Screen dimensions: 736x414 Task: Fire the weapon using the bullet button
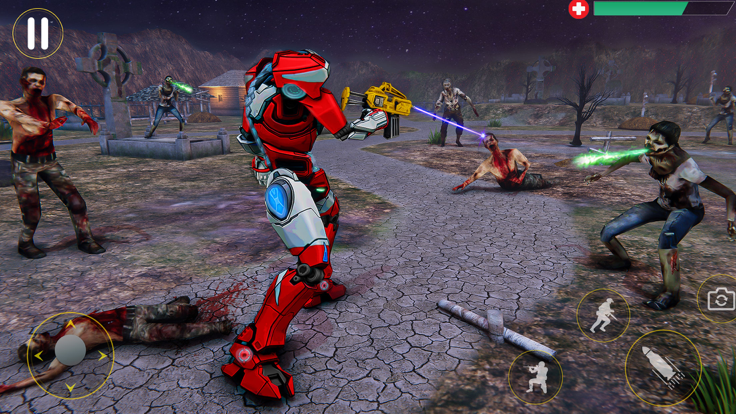point(663,367)
